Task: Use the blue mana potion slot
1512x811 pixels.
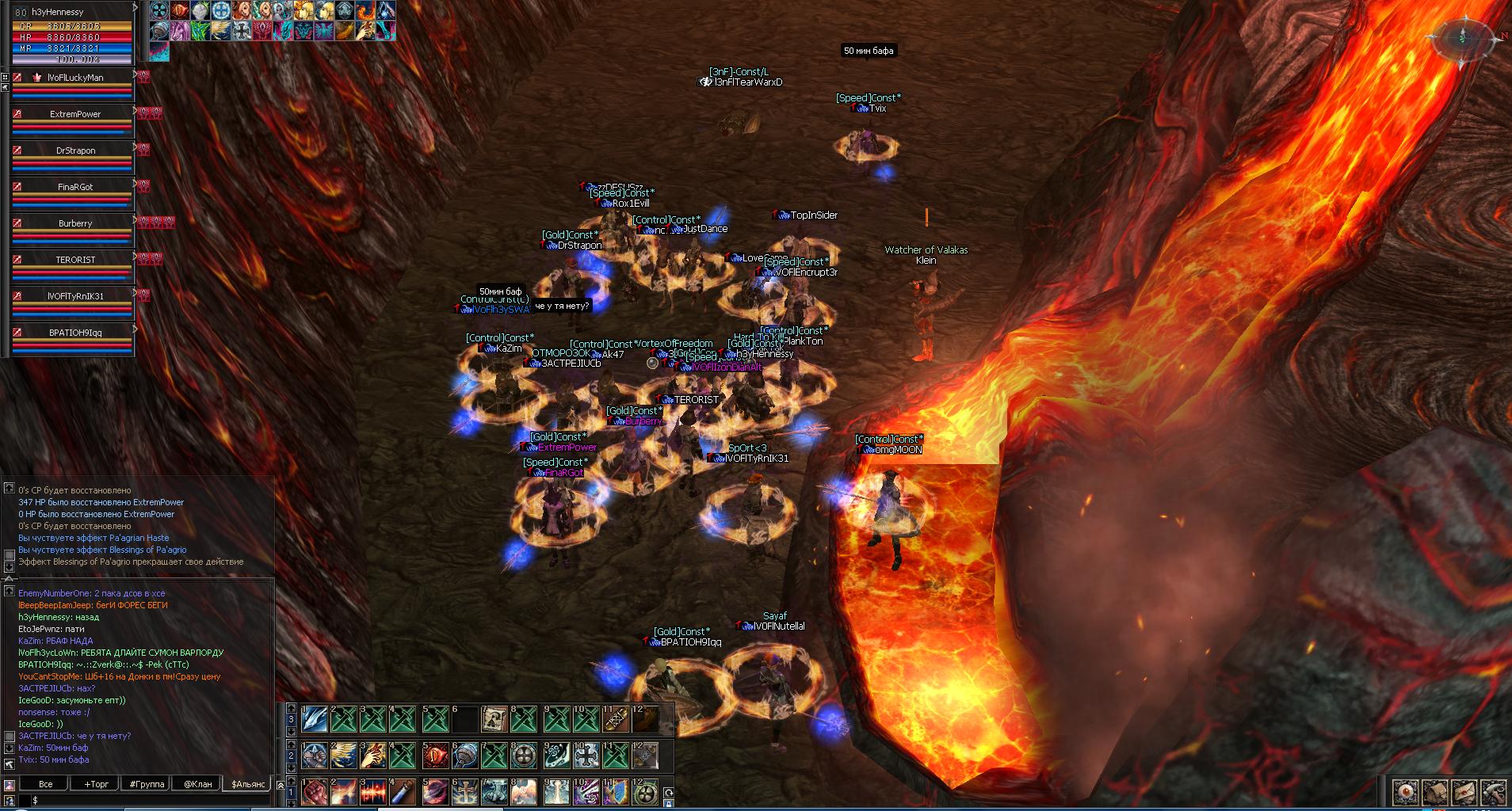Action: (x=404, y=791)
